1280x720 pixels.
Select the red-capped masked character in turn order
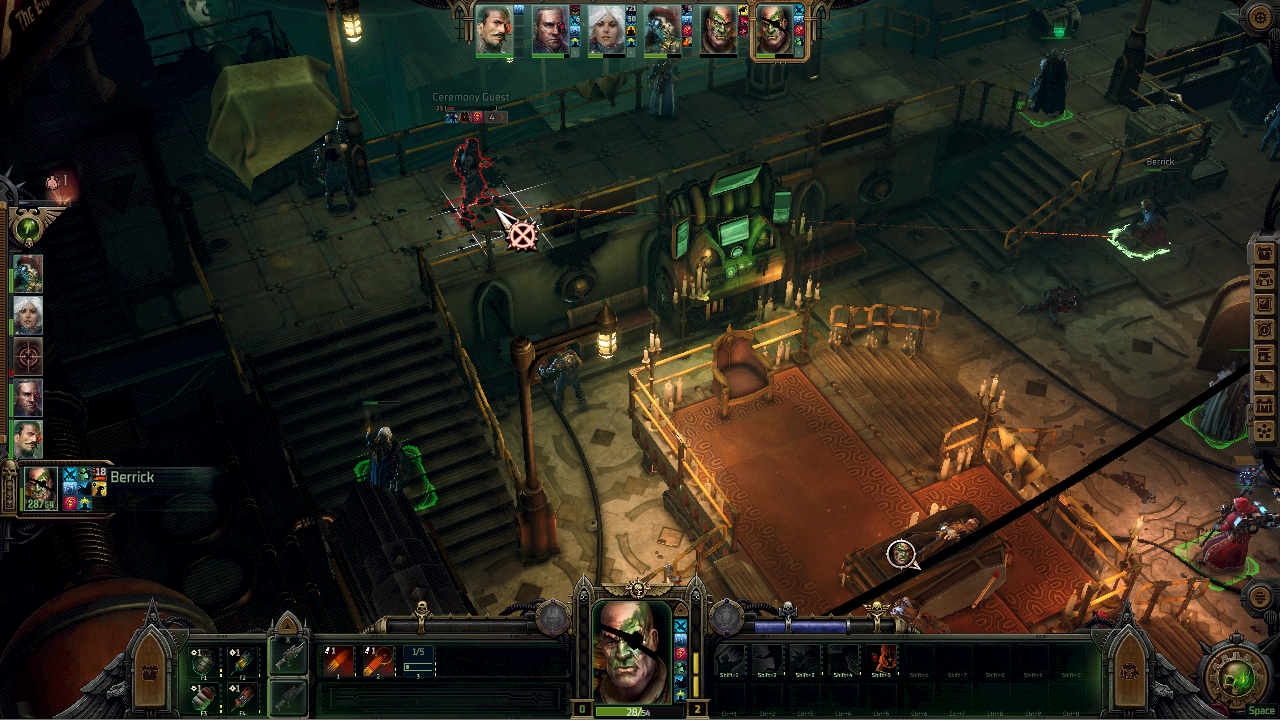[x=28, y=273]
